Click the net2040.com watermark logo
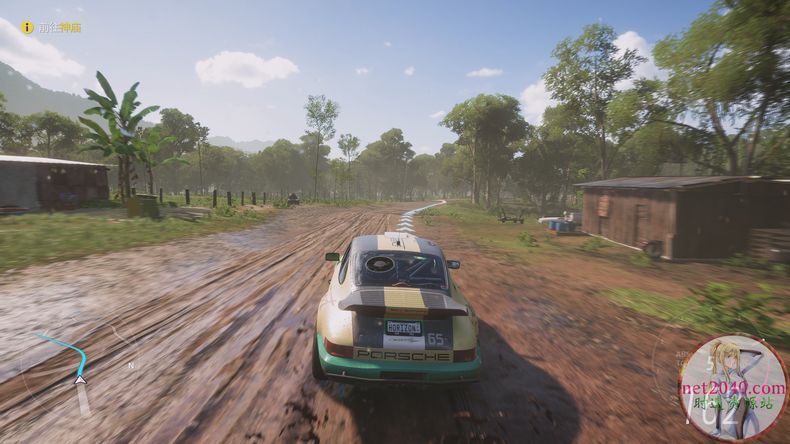 click(x=733, y=387)
